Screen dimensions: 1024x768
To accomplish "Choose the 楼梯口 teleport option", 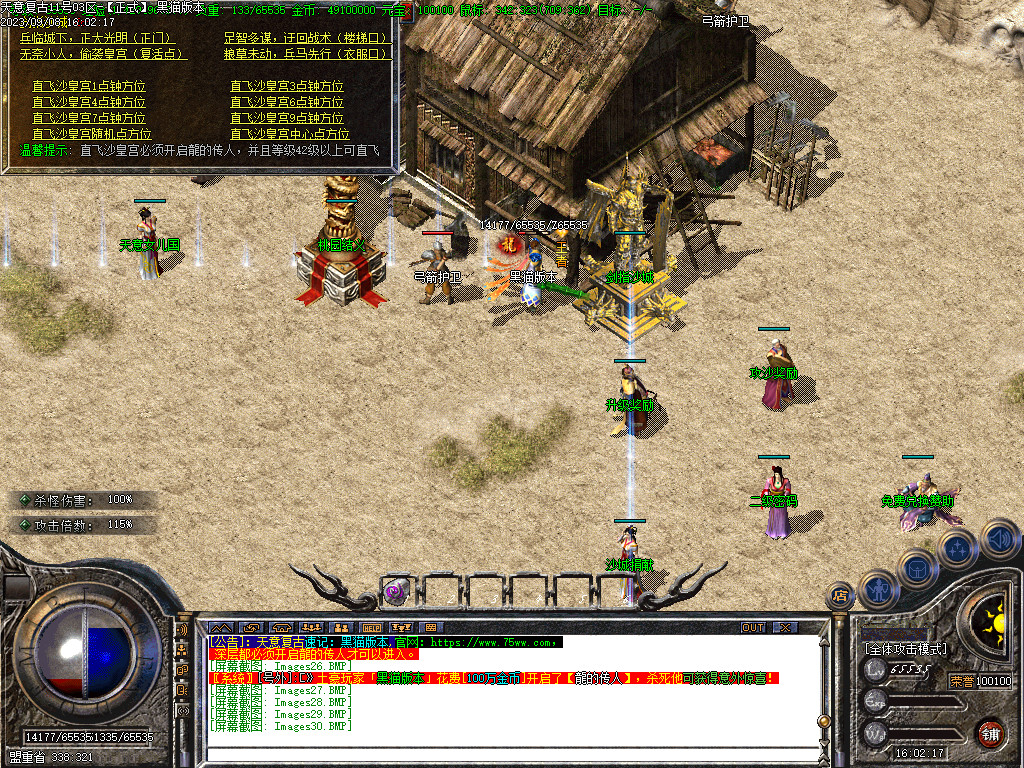I will point(305,38).
